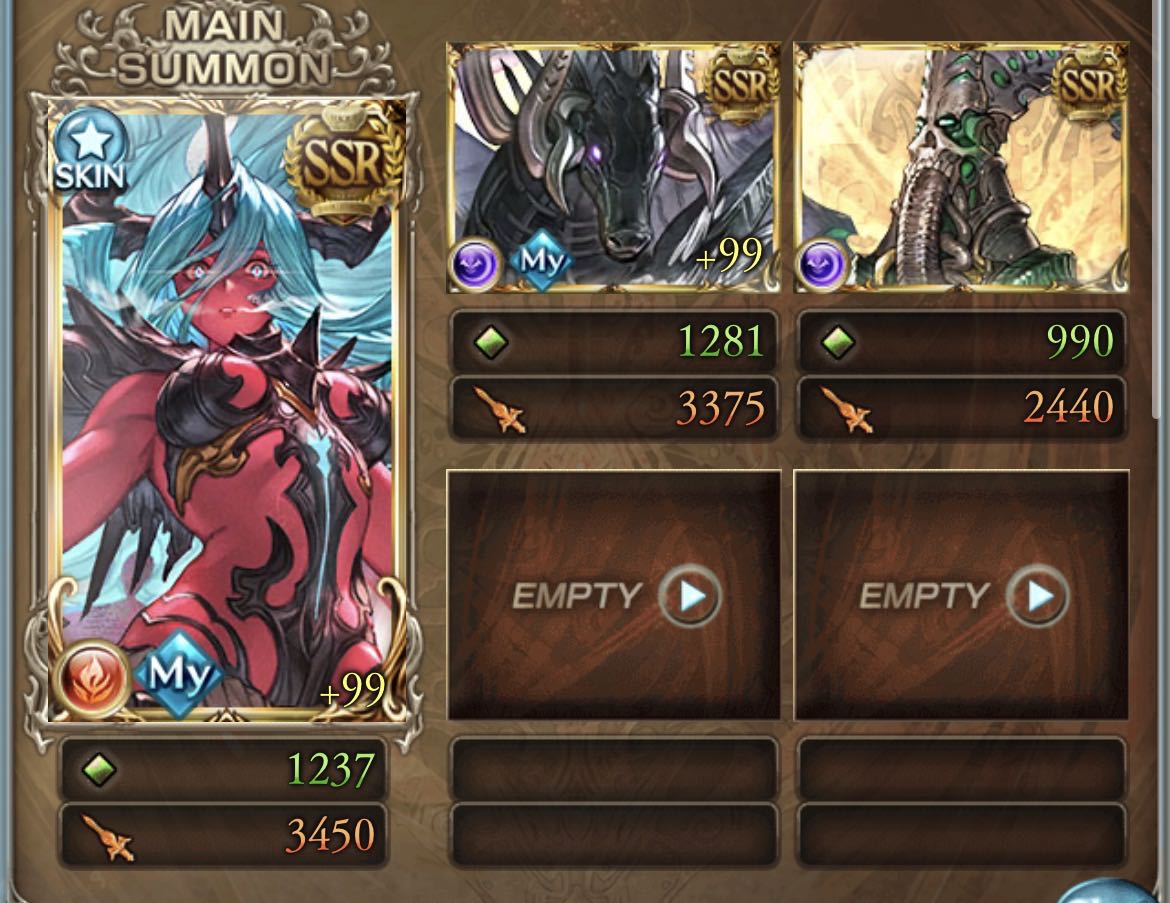The width and height of the screenshot is (1170, 903).
Task: Click the SKIN star badge
Action: (90, 152)
